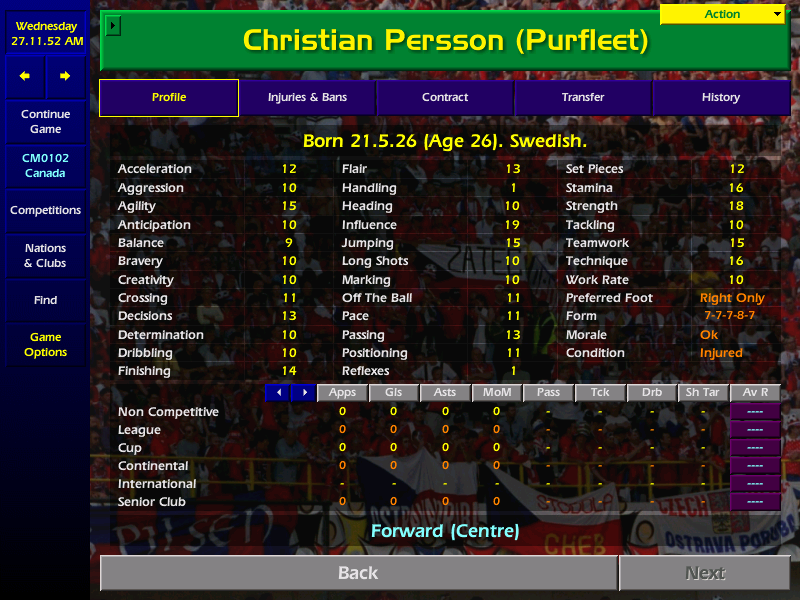The width and height of the screenshot is (800, 600).
Task: Navigate forward with the right yellow arrow
Action: [65, 76]
